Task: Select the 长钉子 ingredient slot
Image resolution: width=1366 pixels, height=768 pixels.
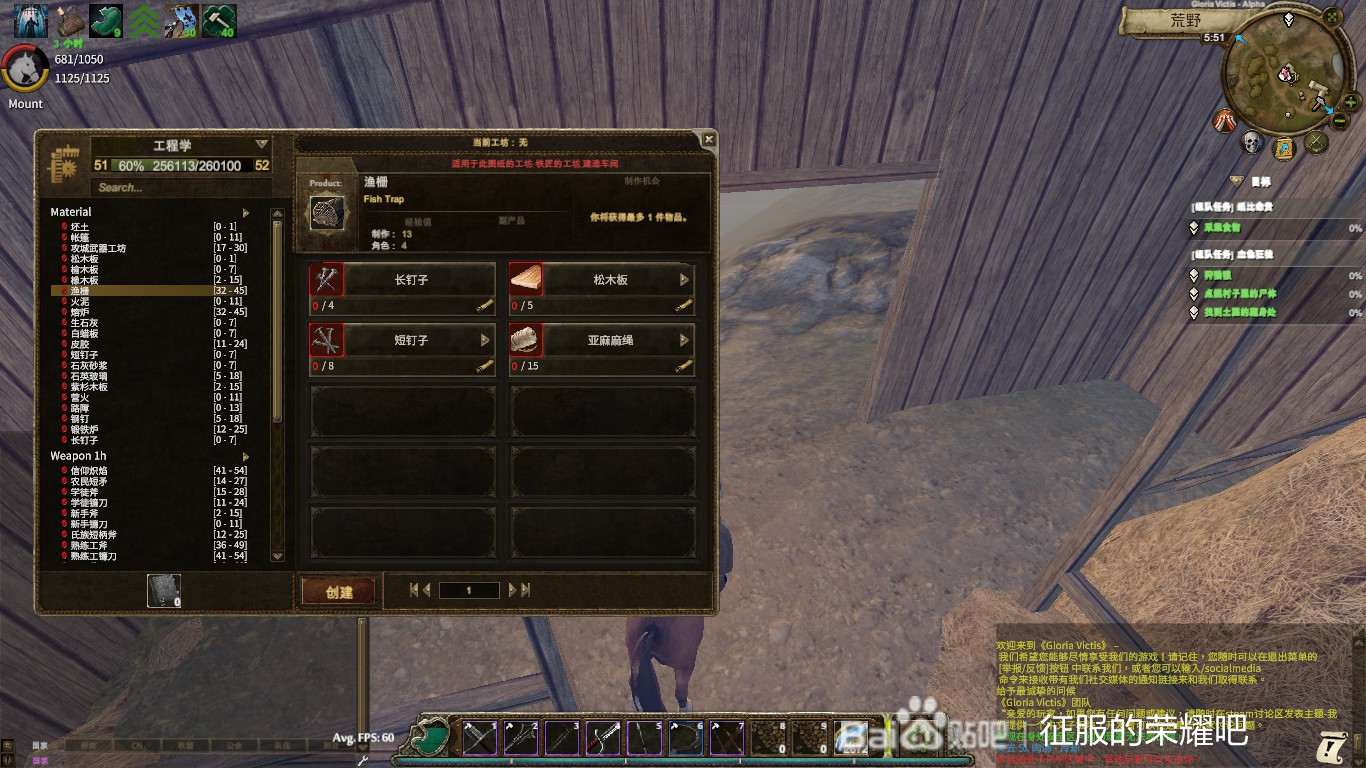Action: pos(402,280)
